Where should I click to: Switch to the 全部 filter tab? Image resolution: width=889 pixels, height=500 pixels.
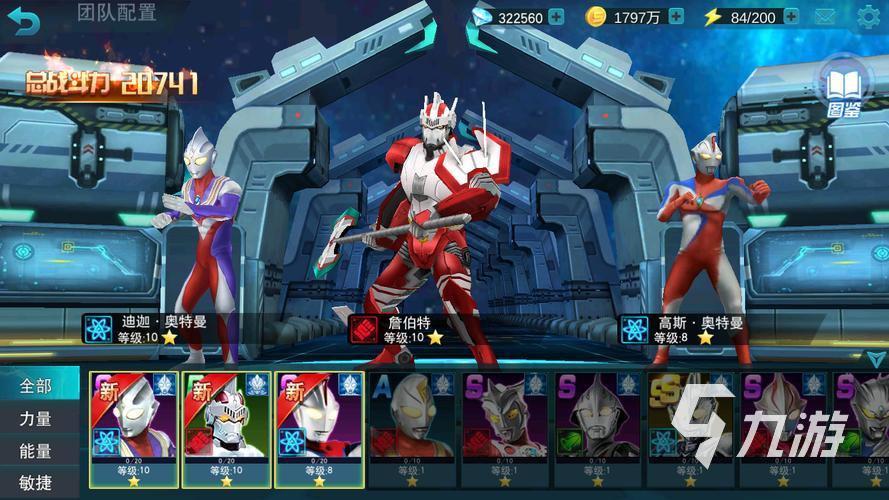(36, 385)
